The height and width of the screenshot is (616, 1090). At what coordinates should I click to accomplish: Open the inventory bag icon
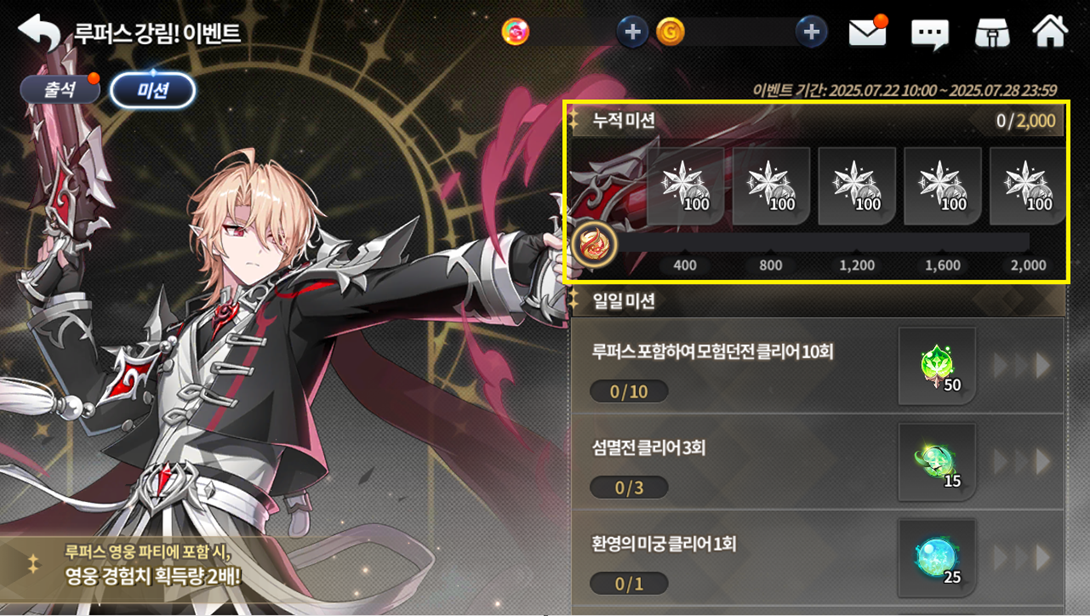[x=991, y=33]
